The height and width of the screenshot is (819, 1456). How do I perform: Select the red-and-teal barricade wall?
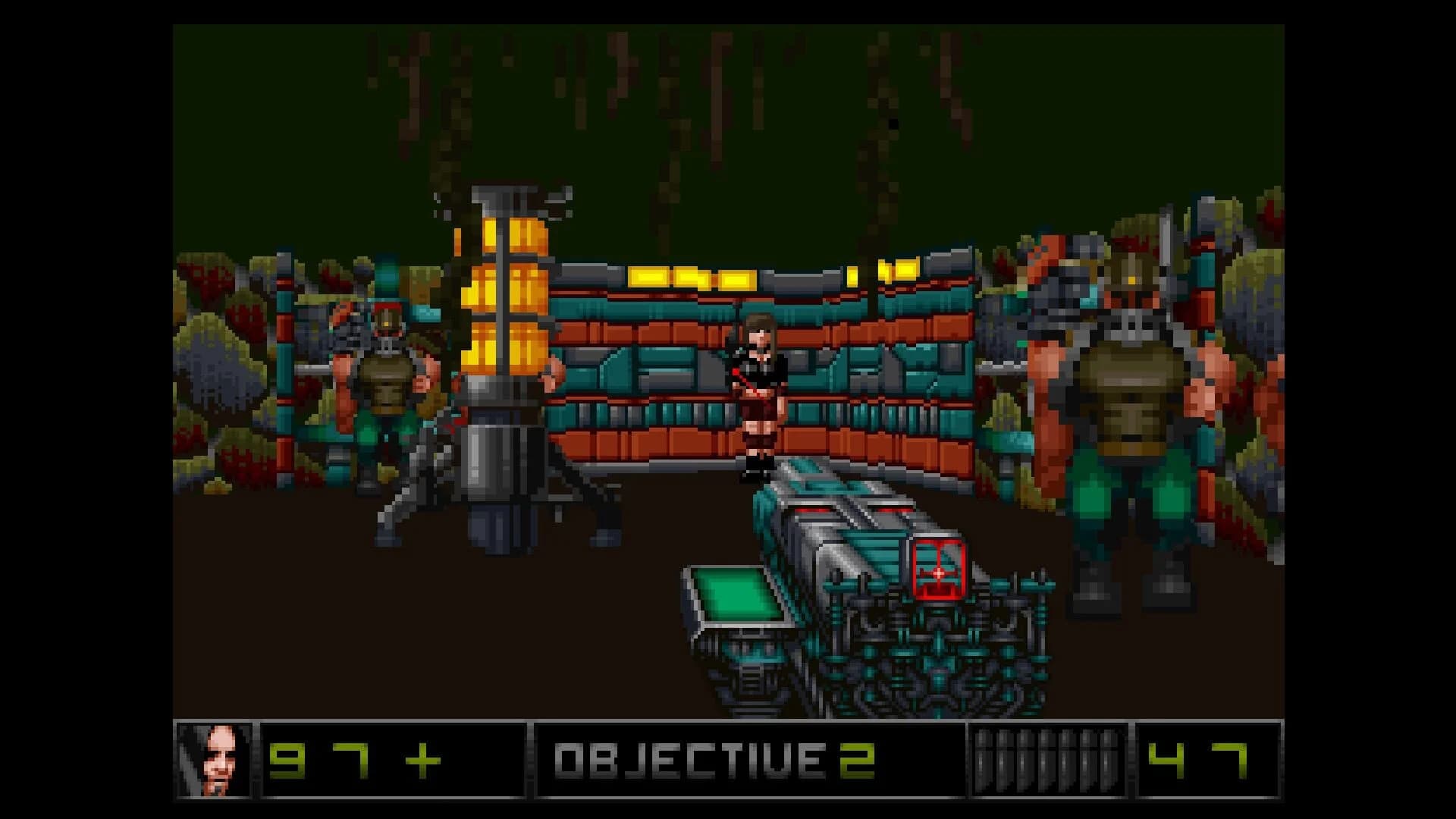[x=872, y=364]
